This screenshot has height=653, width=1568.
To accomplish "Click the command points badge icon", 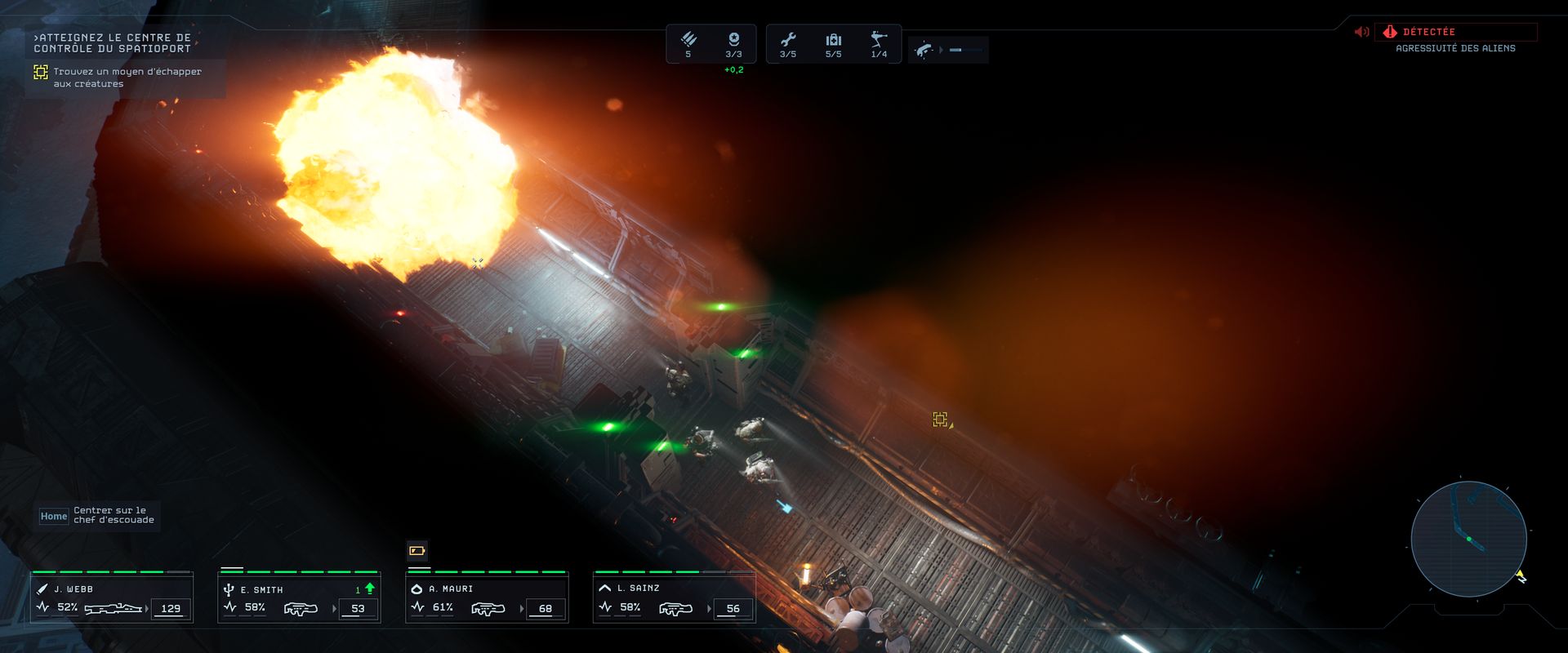I will point(733,39).
